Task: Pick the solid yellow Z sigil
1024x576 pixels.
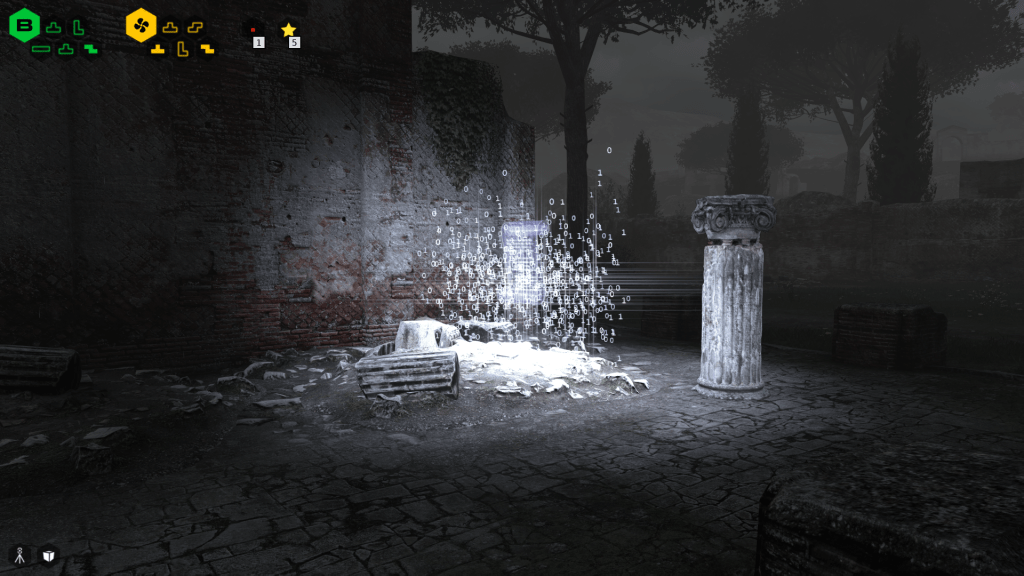Action: pos(207,48)
